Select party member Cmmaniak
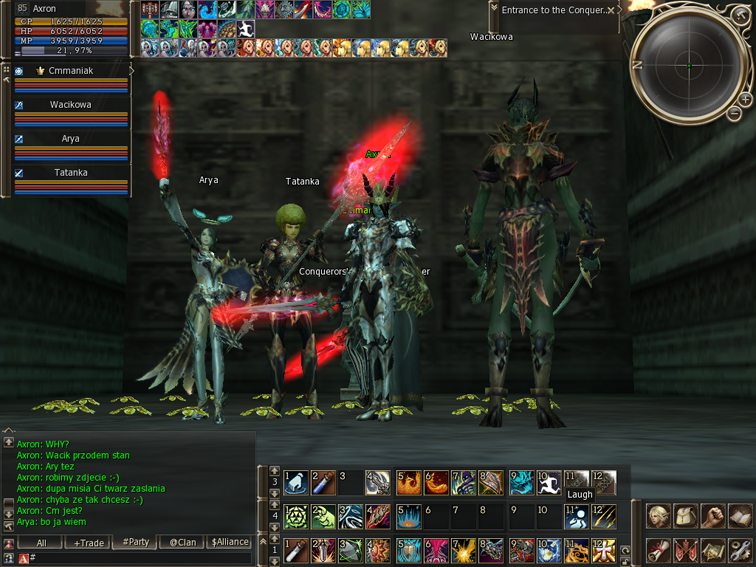Viewport: 756px width, 567px height. [x=70, y=72]
